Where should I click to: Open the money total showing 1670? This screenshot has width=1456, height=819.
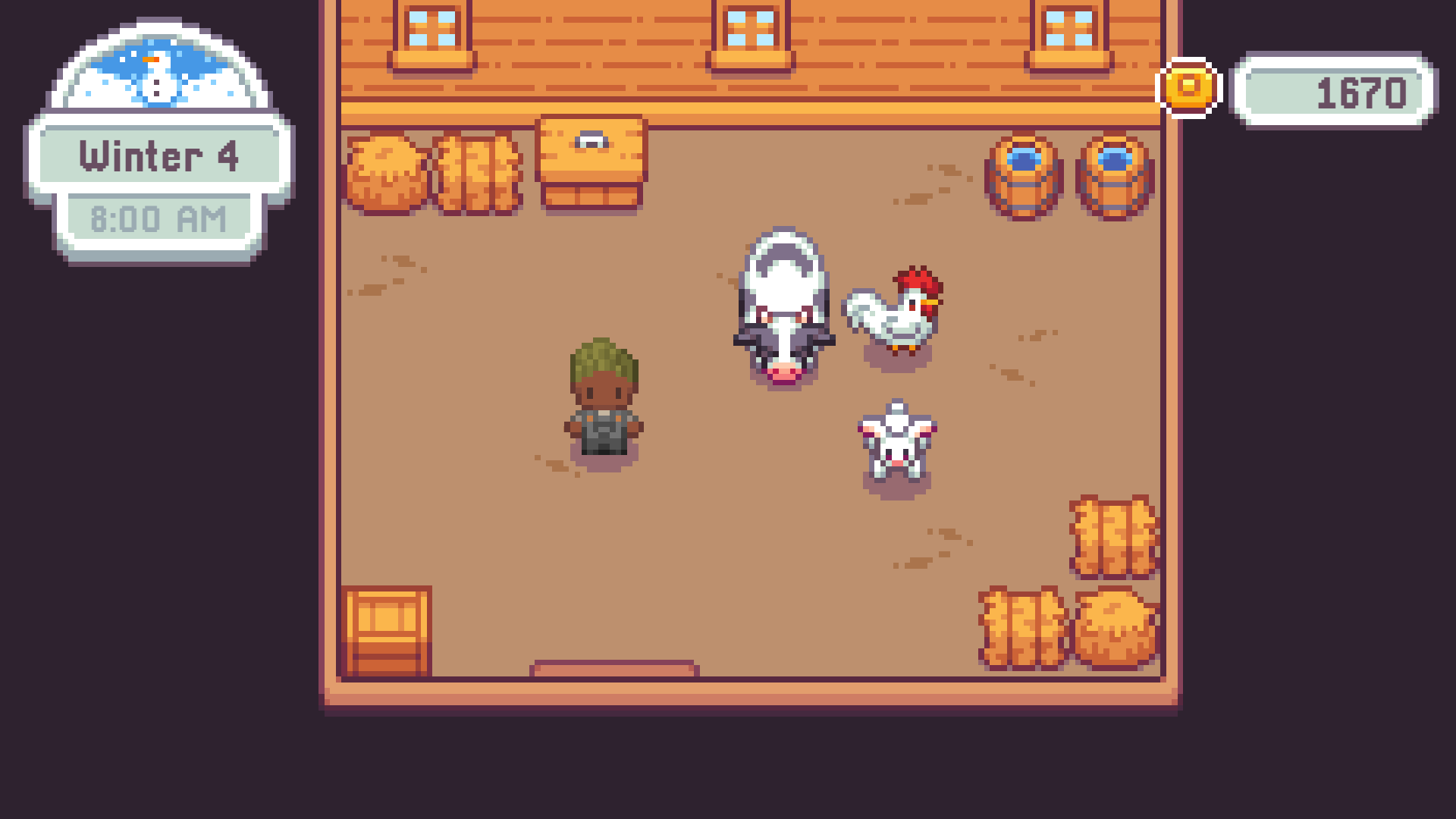coord(1335,91)
